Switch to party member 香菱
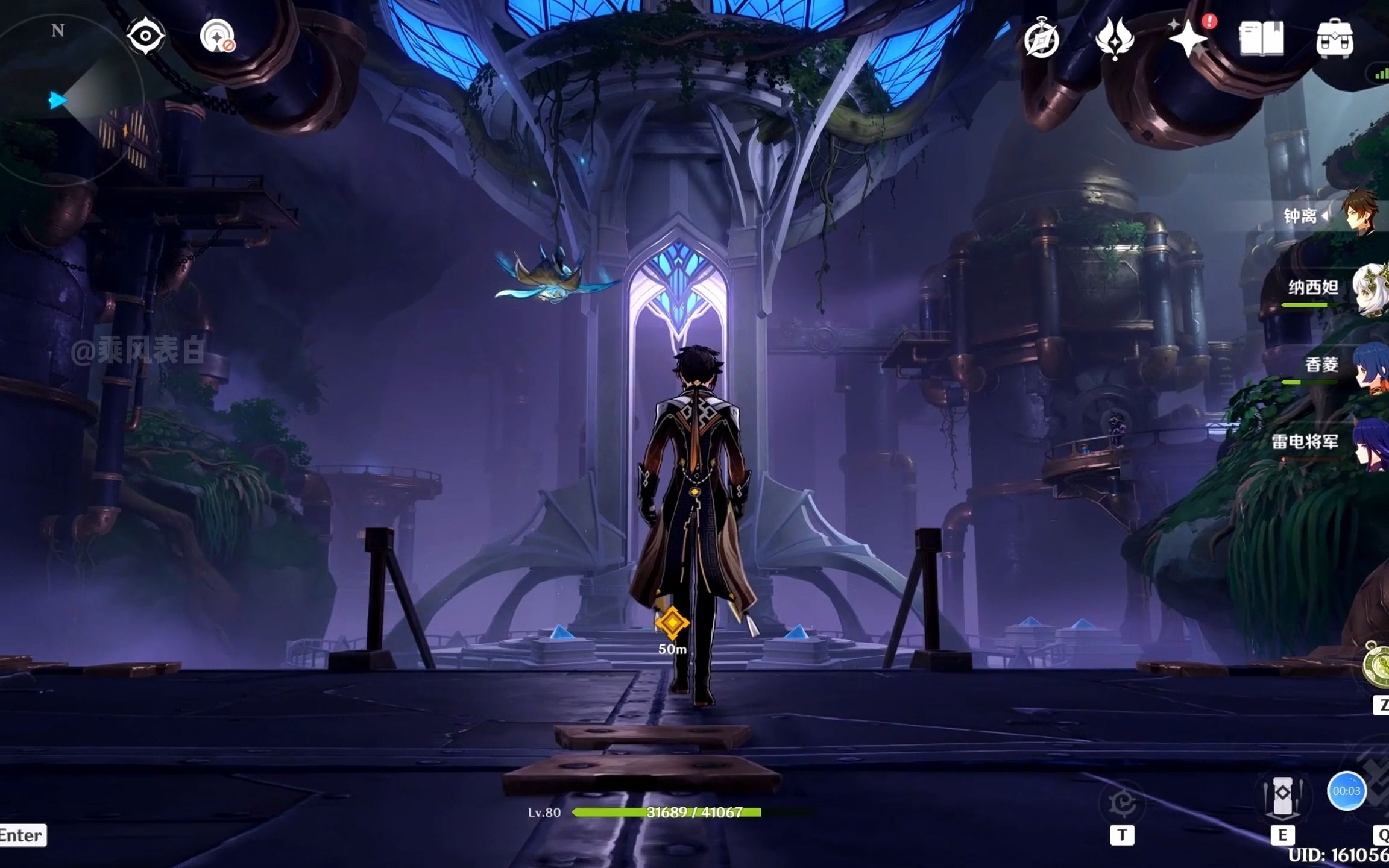The width and height of the screenshot is (1389, 868). [1370, 366]
